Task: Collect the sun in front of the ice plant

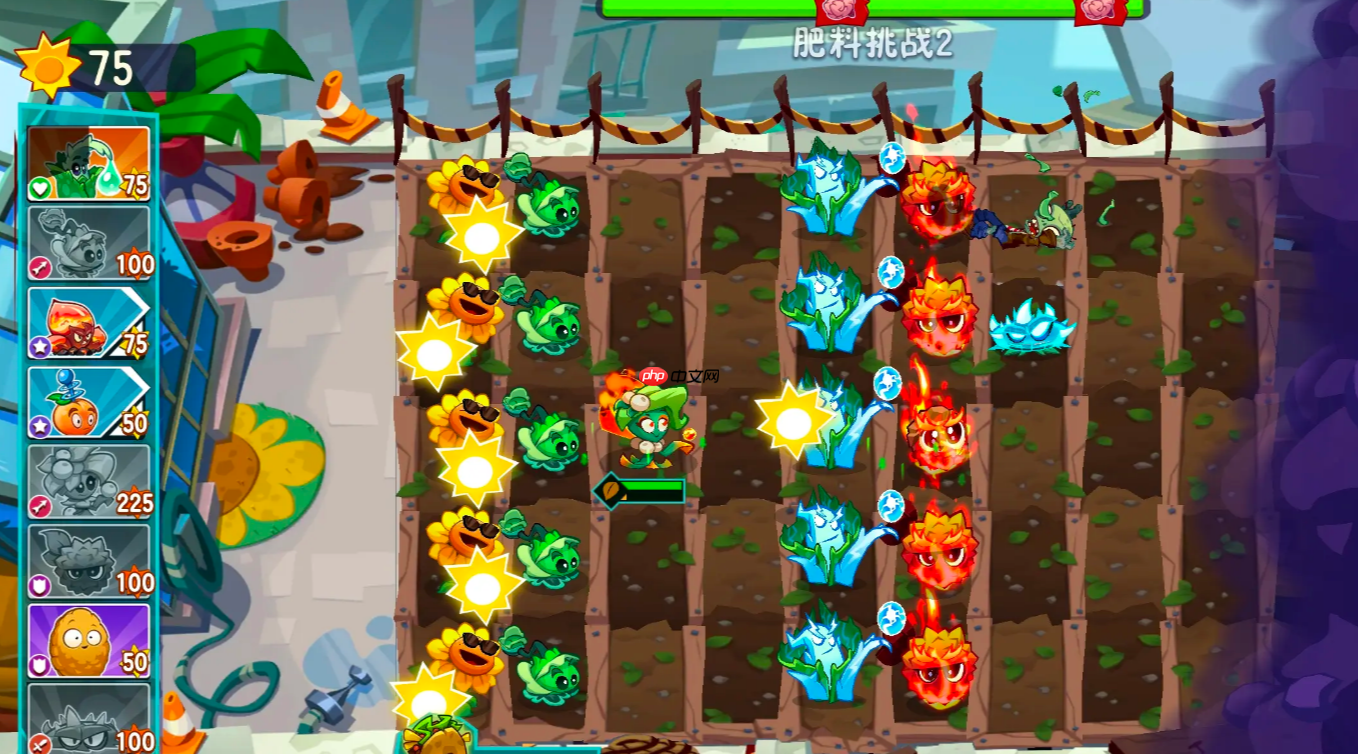Action: tap(793, 421)
